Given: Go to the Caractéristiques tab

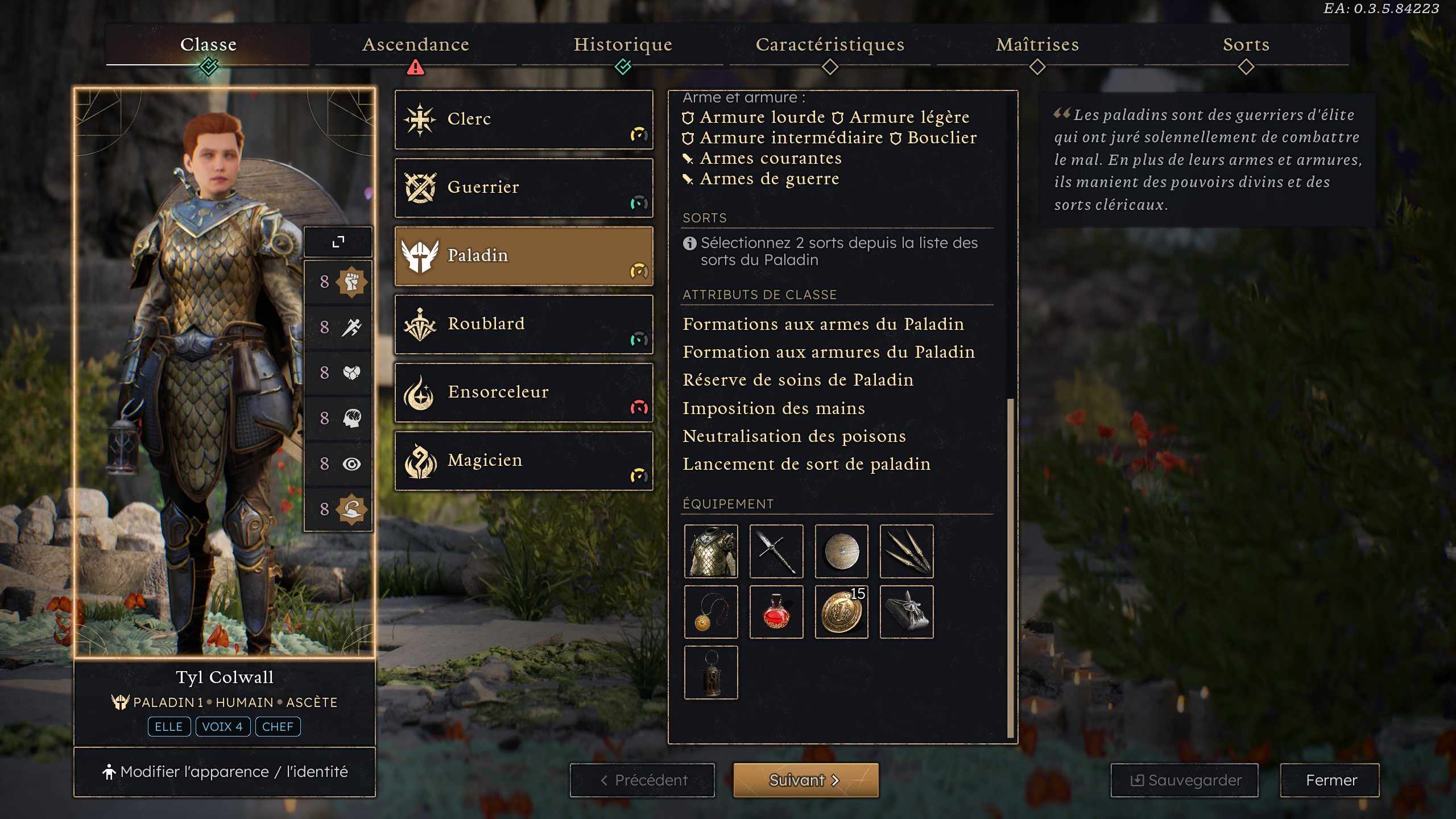Looking at the screenshot, I should [x=830, y=44].
